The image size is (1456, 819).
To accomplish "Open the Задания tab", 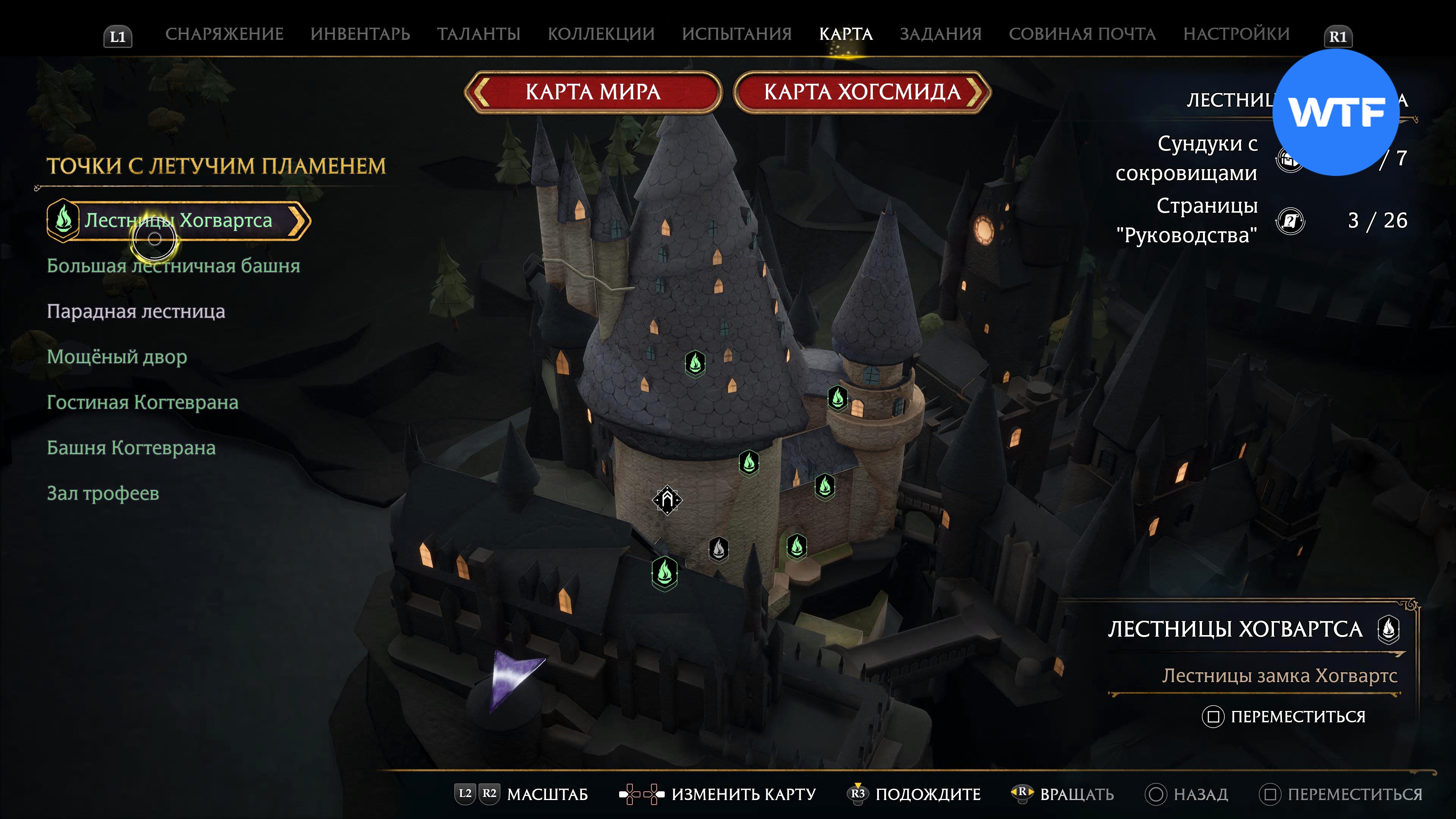I will tap(940, 34).
